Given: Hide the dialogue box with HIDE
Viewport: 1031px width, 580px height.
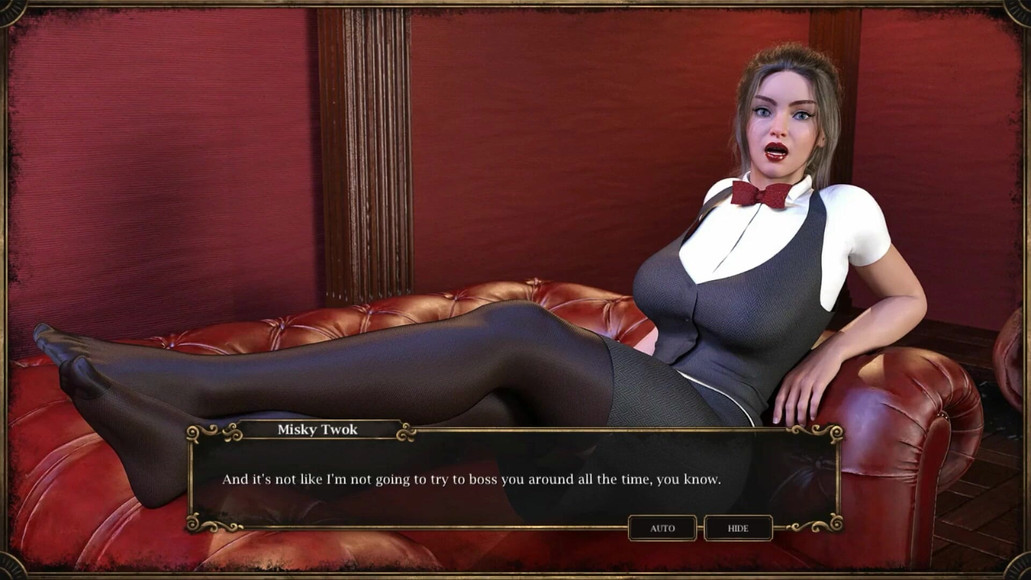Looking at the screenshot, I should coord(738,528).
